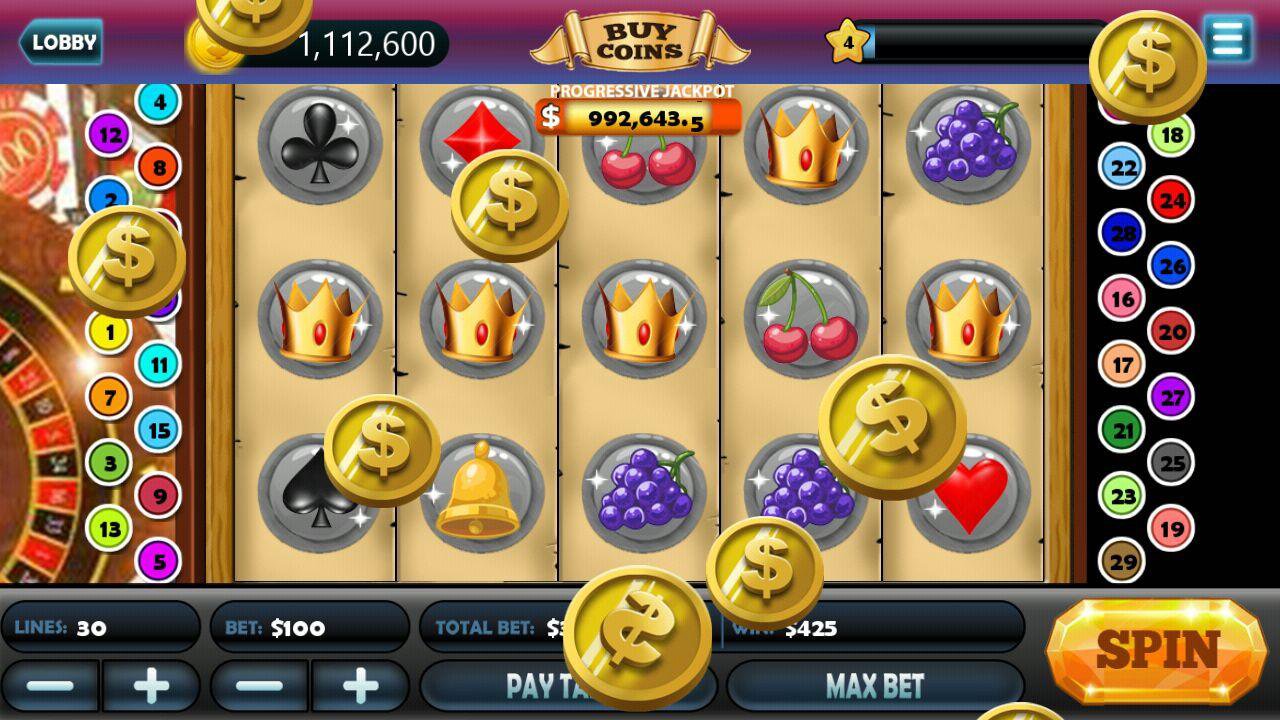Select MAX BET

(x=877, y=685)
